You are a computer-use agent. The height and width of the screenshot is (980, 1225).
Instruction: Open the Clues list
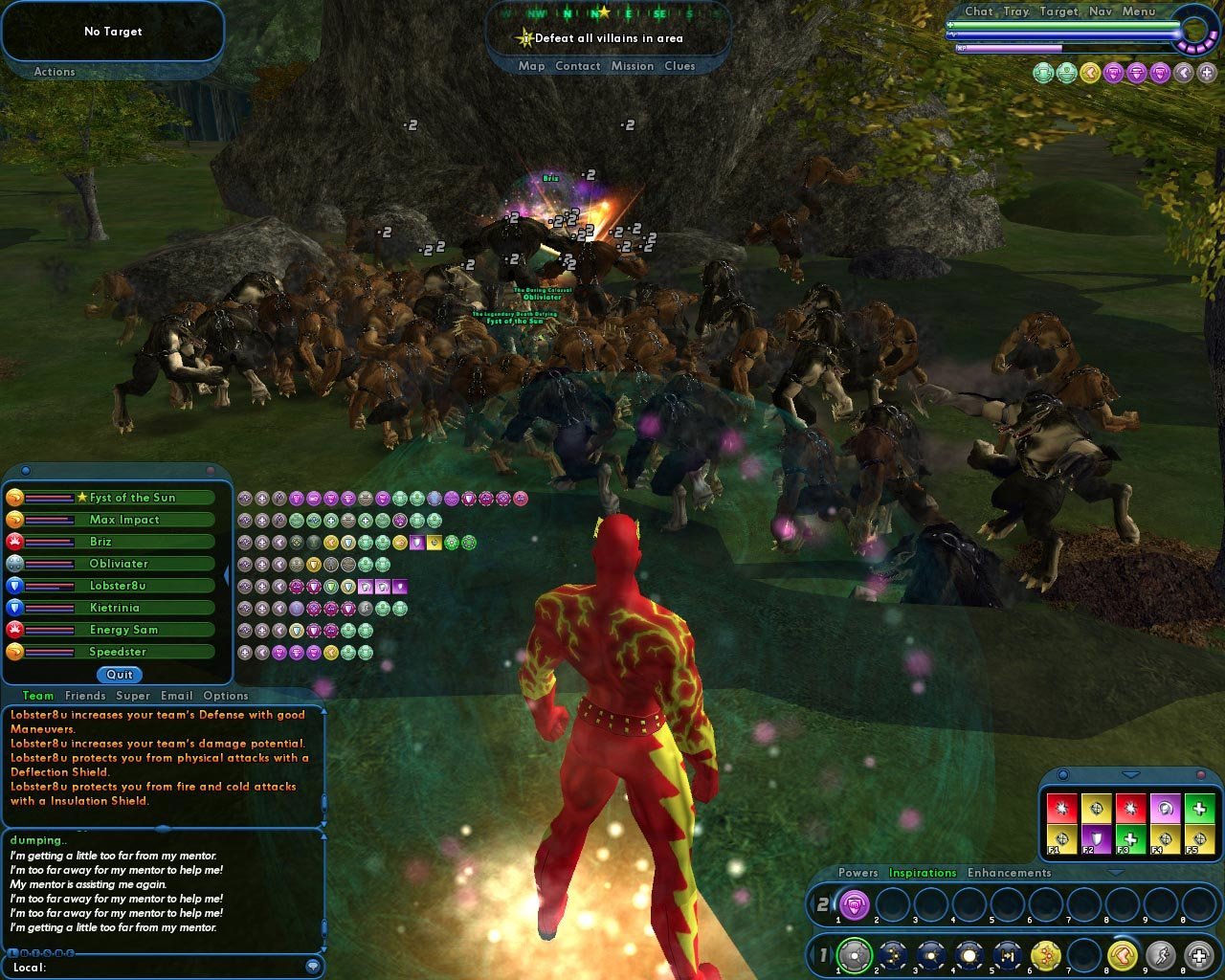pos(679,66)
